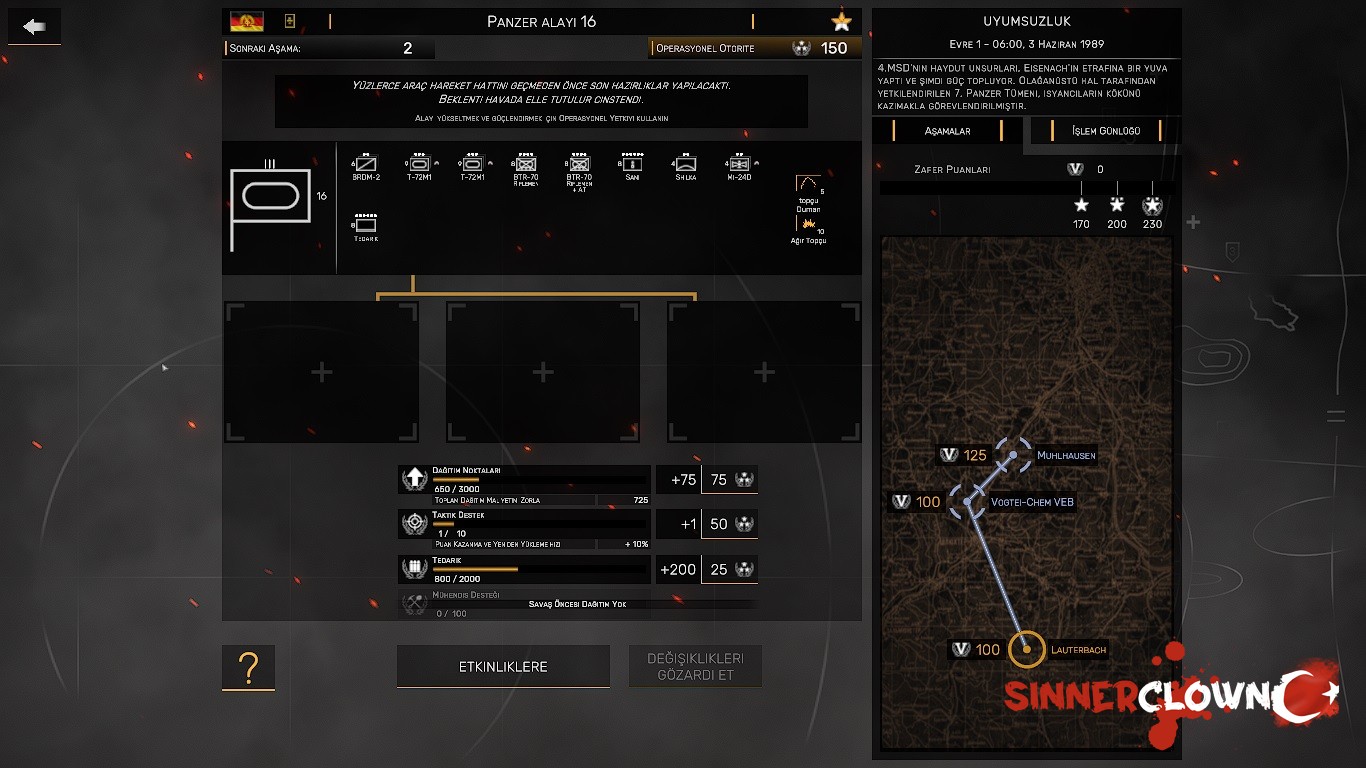Select the Lauterbach map marker
Image resolution: width=1366 pixels, height=768 pixels.
tap(1027, 650)
